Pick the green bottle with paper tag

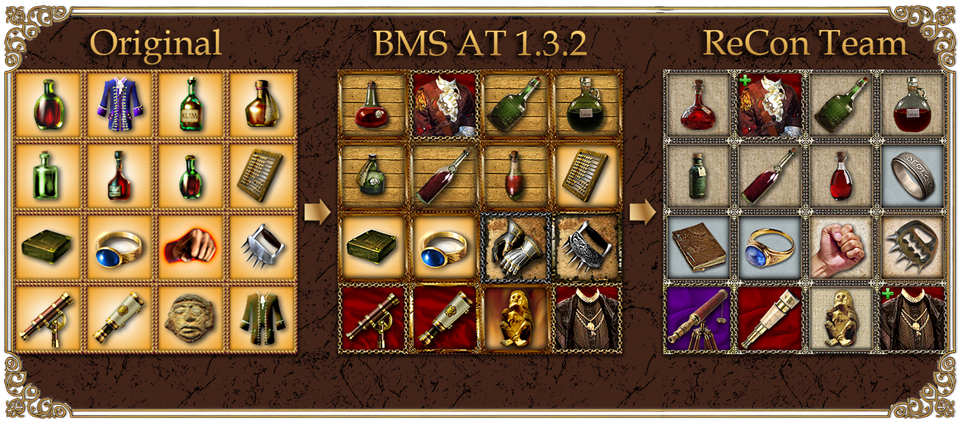pos(698,175)
